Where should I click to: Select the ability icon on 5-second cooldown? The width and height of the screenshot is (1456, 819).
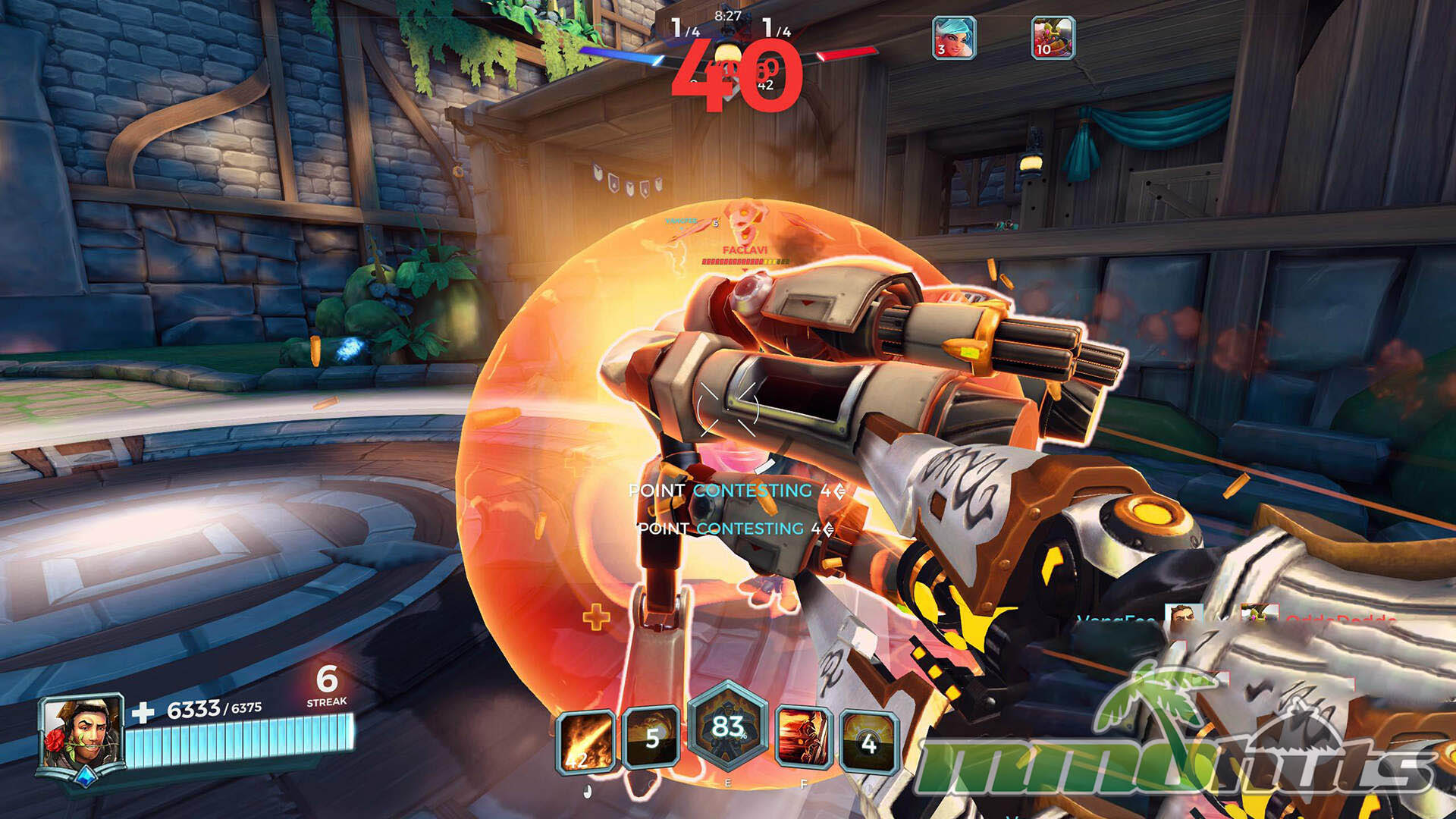click(x=651, y=739)
